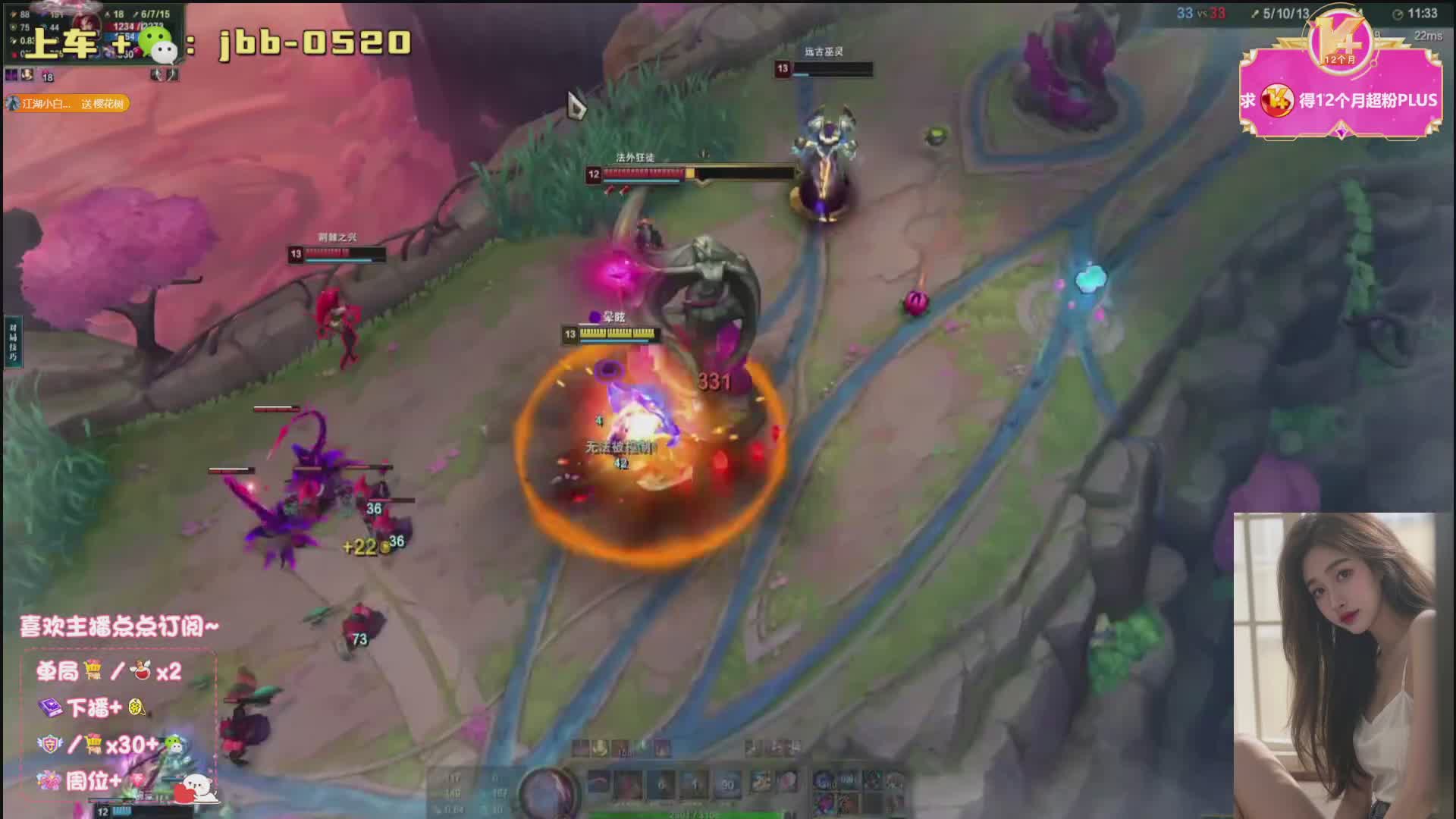Image resolution: width=1456 pixels, height=819 pixels.
Task: Select the streamer webcam thumbnail
Action: 1342,665
